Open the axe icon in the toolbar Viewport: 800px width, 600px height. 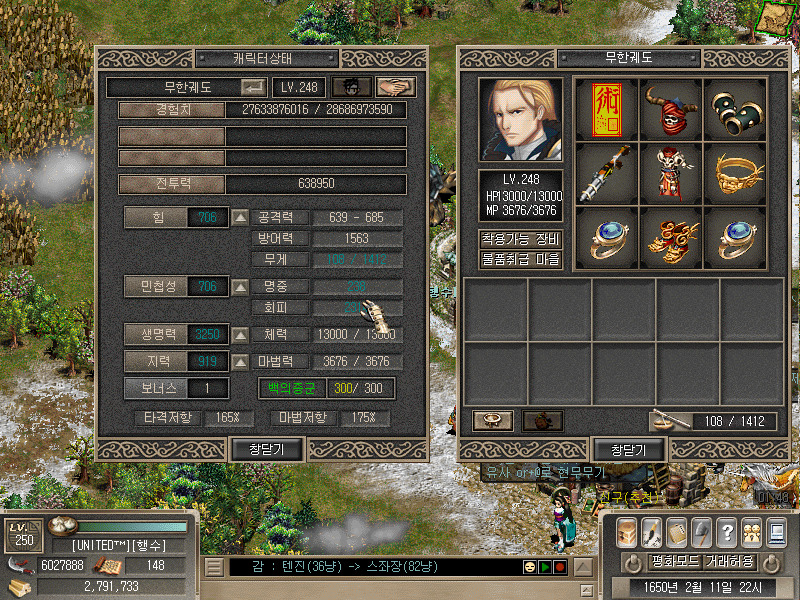tap(701, 532)
